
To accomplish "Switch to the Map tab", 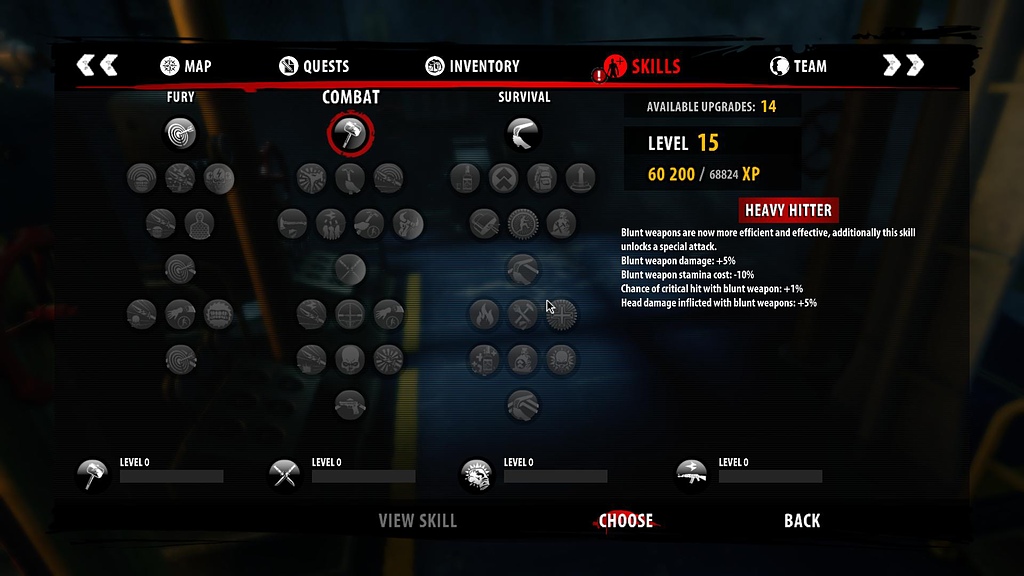I will pos(186,67).
